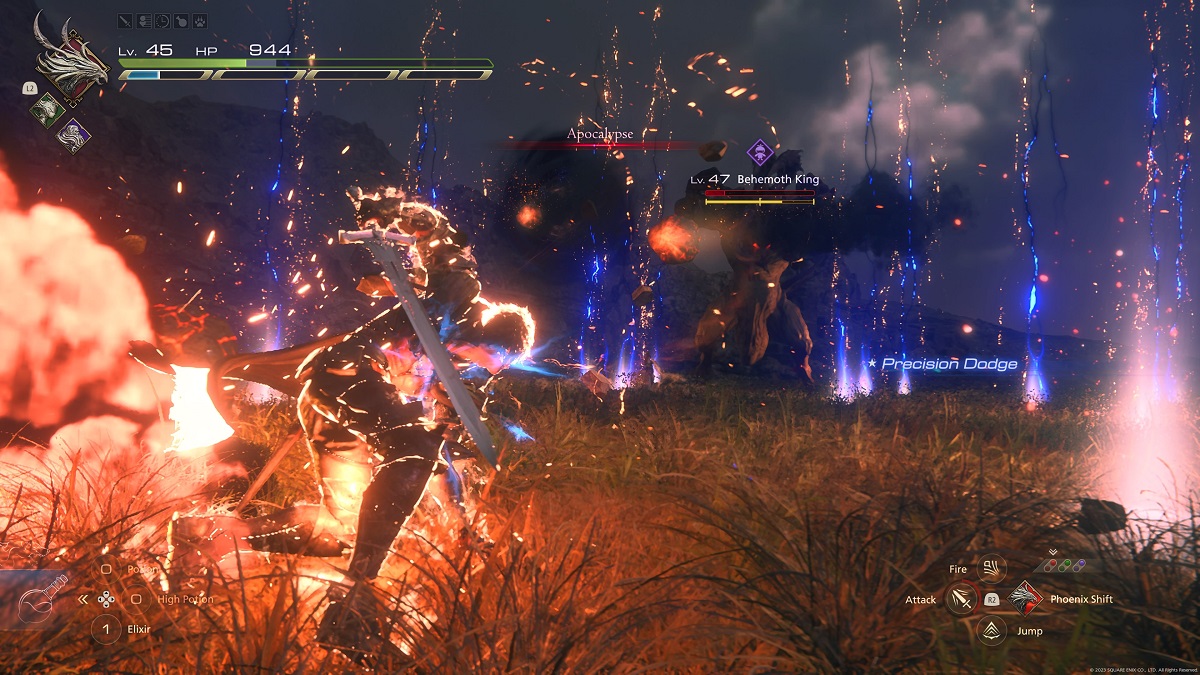The height and width of the screenshot is (675, 1200).
Task: Trigger the sword Attack icon
Action: point(962,599)
